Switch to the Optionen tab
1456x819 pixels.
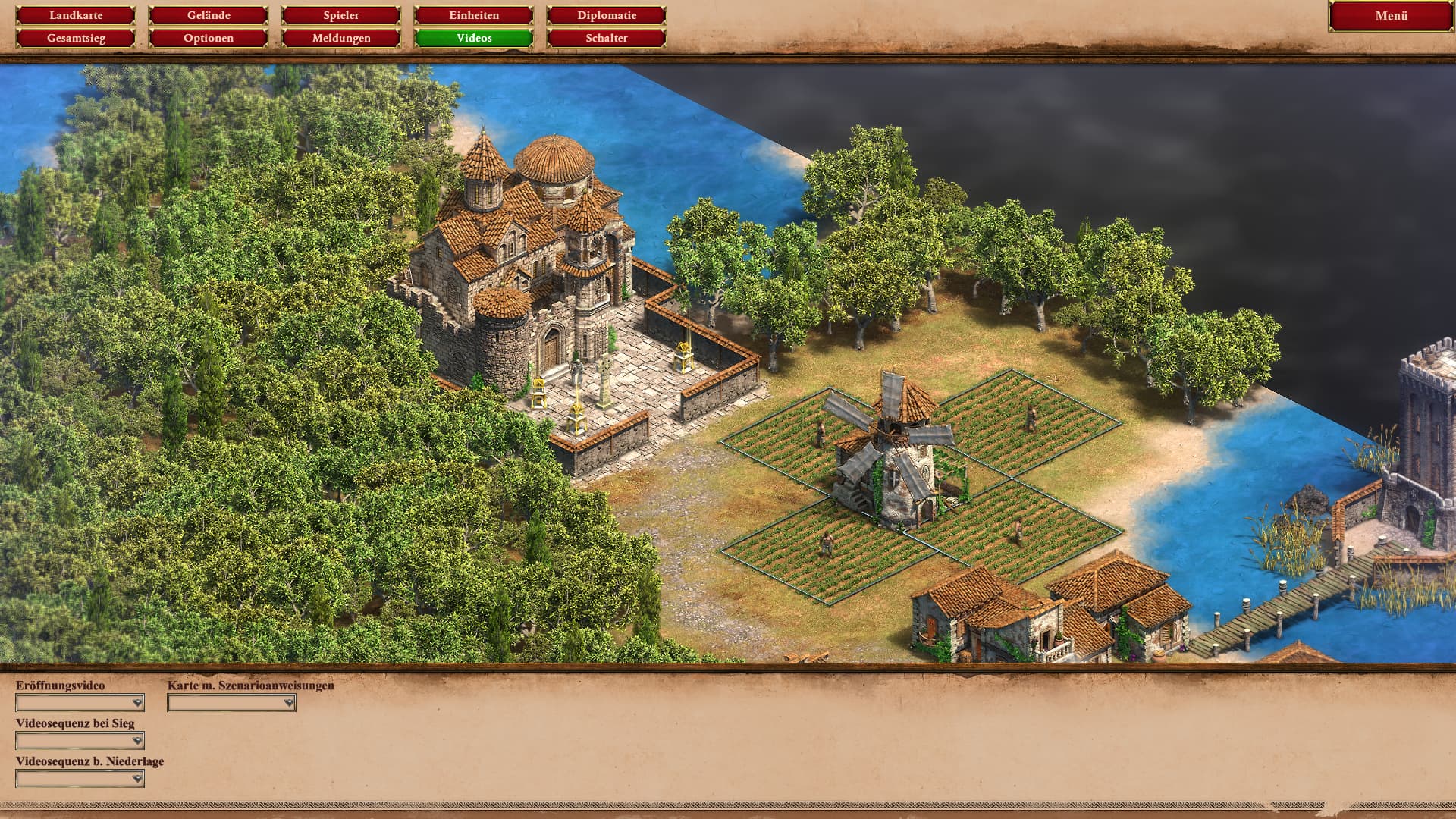[x=209, y=38]
